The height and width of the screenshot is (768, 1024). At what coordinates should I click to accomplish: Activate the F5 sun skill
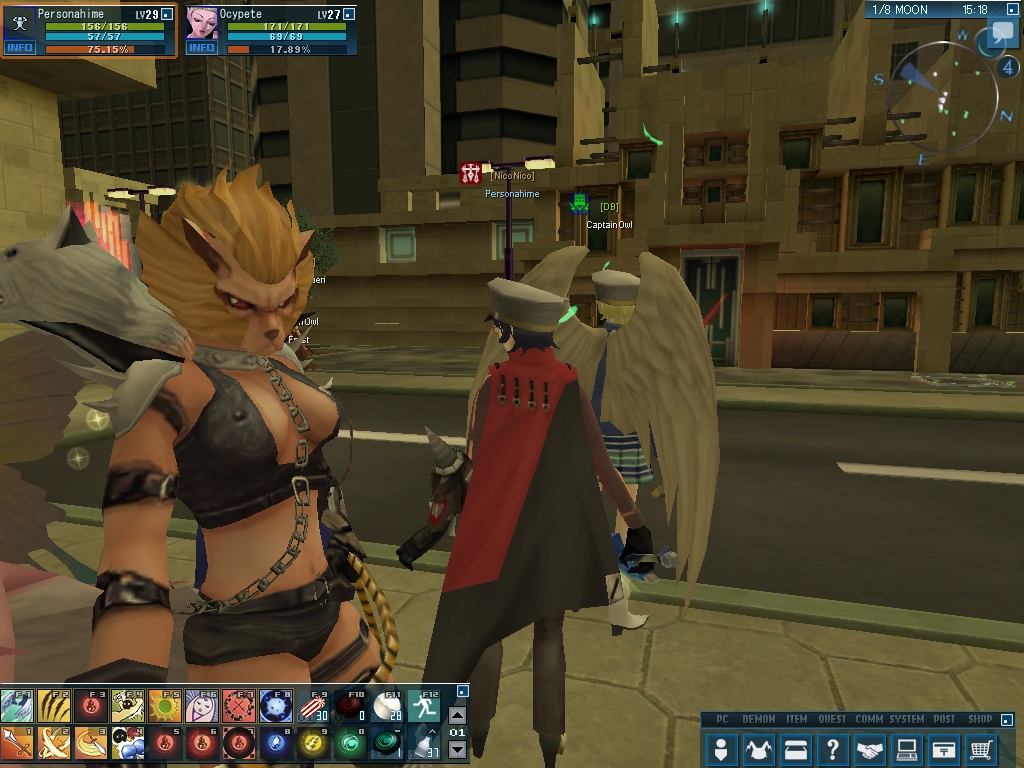point(164,707)
